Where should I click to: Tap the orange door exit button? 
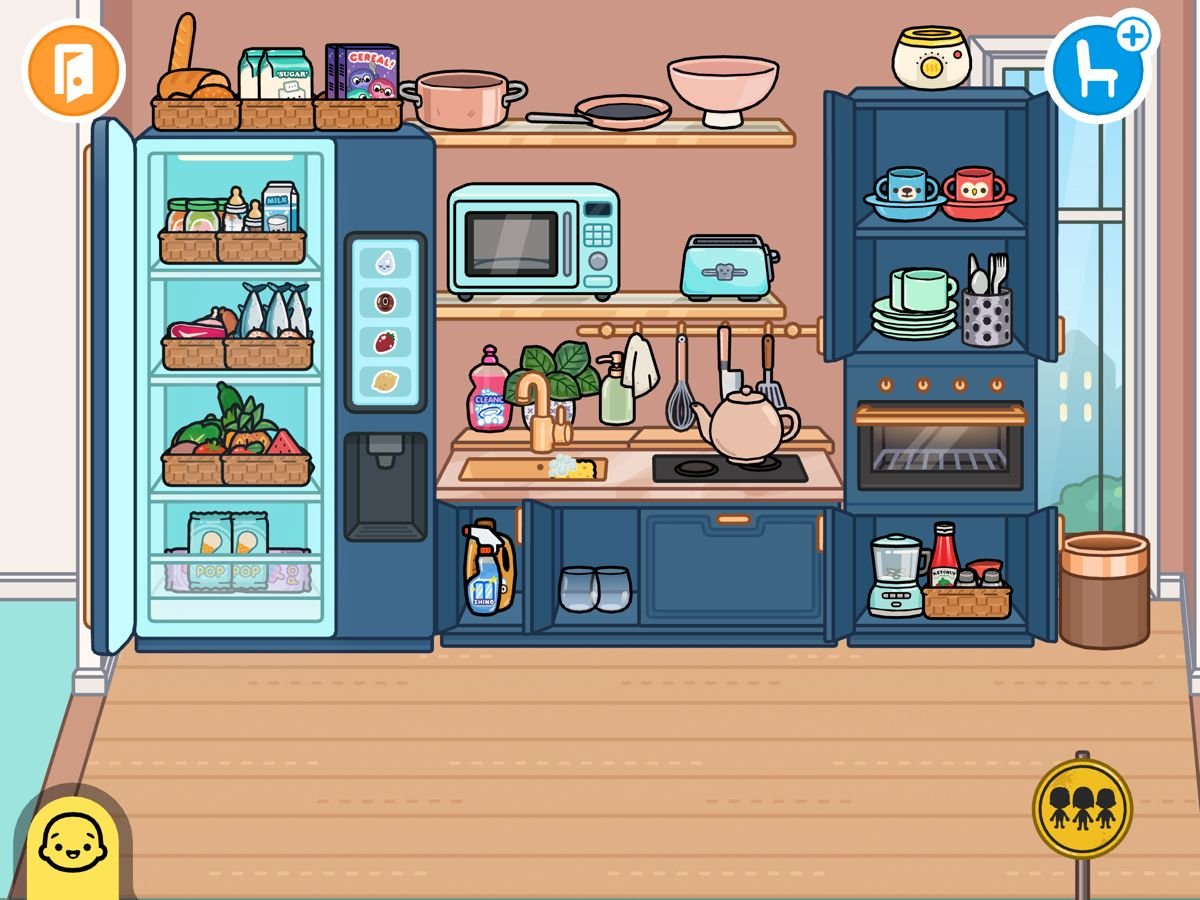74,69
